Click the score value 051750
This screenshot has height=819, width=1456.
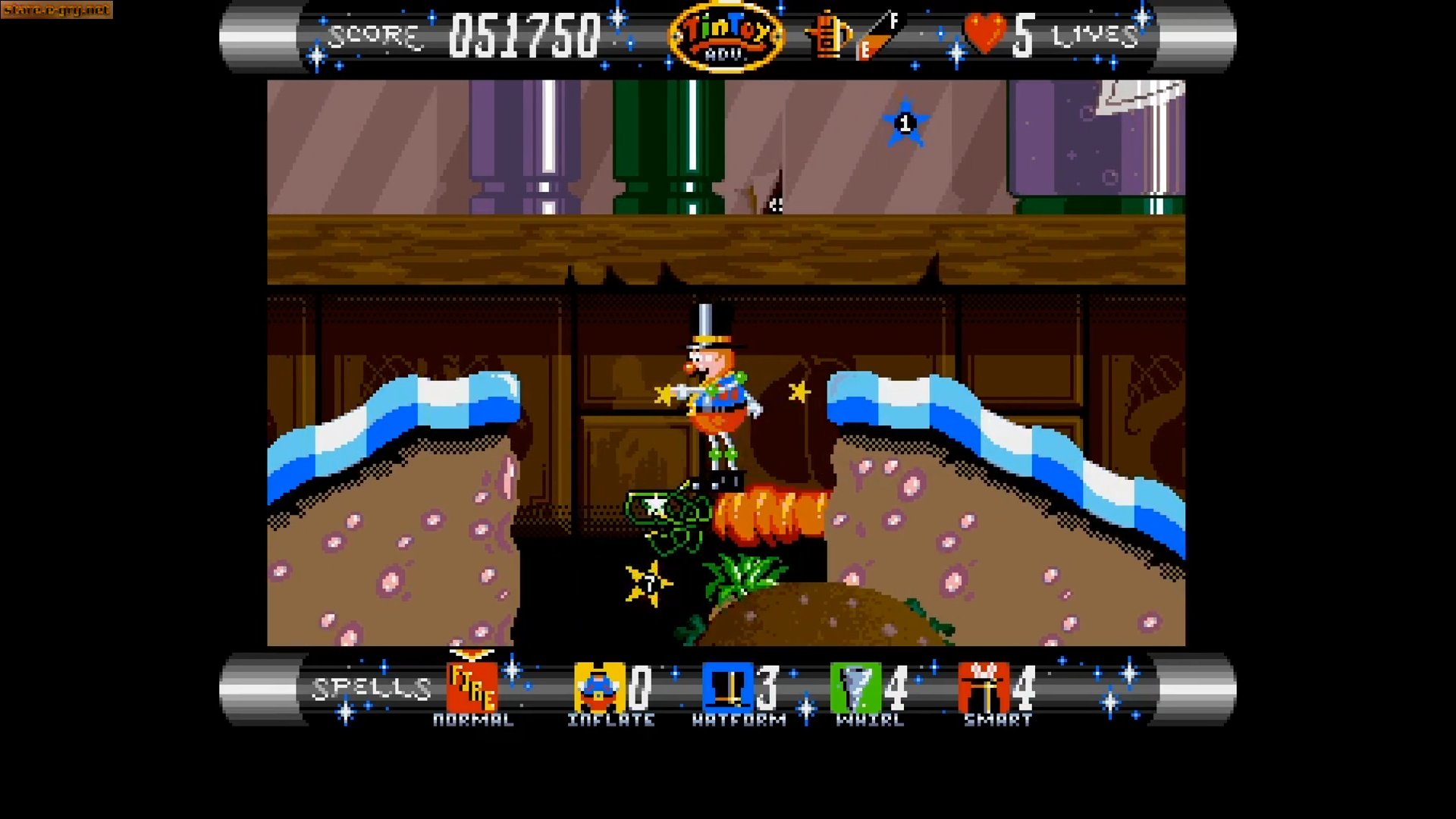[523, 33]
